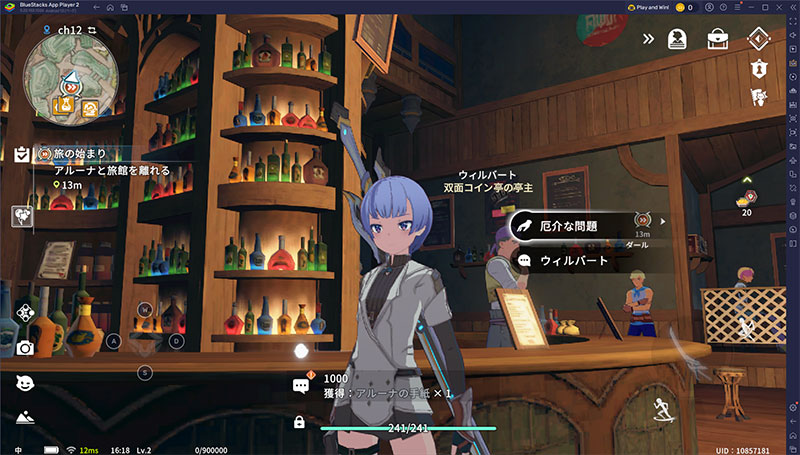Screen dimensions: 800x455
Task: Activate the sprint running button
Action: pos(661,407)
